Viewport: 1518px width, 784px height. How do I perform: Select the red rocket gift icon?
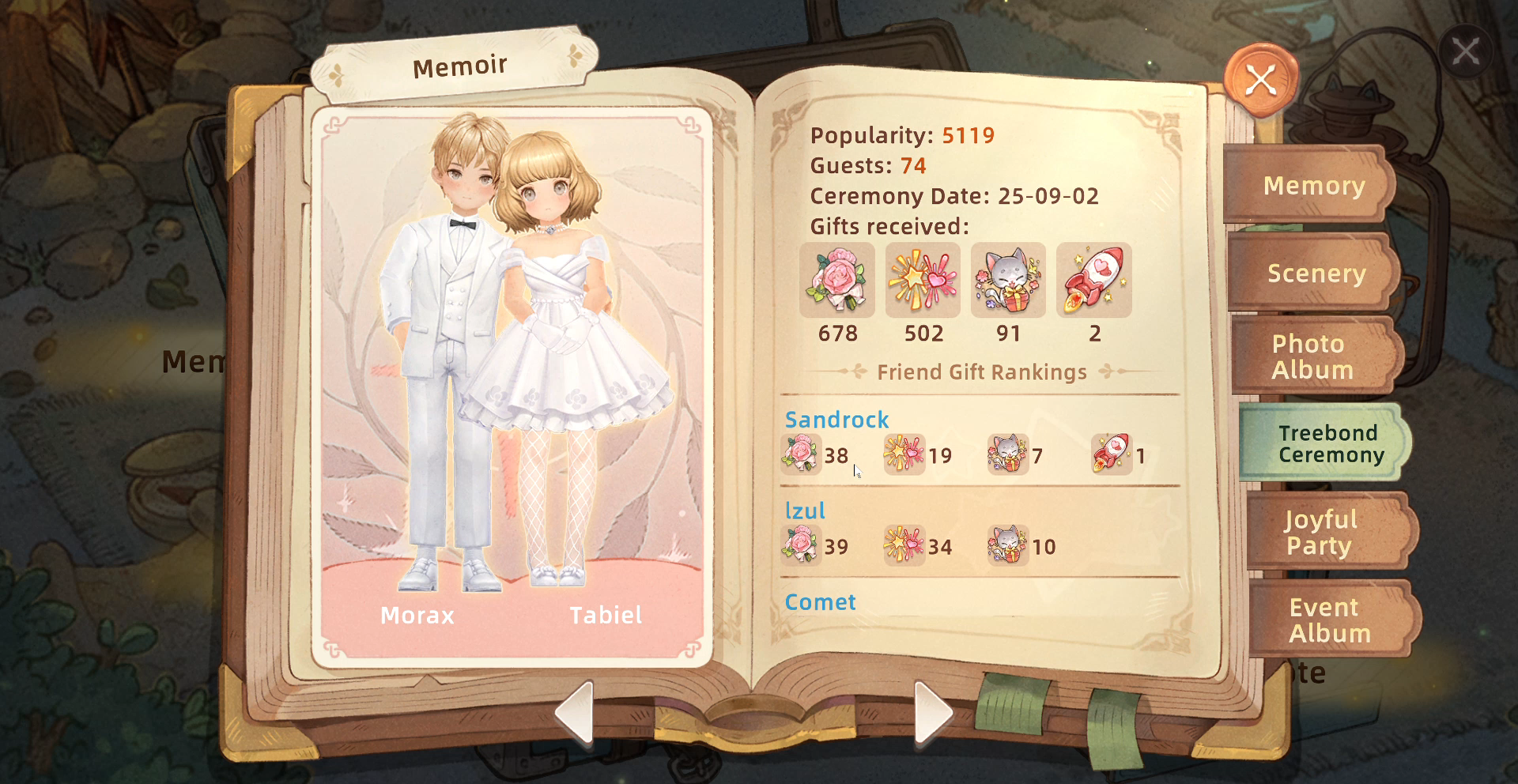pyautogui.click(x=1094, y=281)
